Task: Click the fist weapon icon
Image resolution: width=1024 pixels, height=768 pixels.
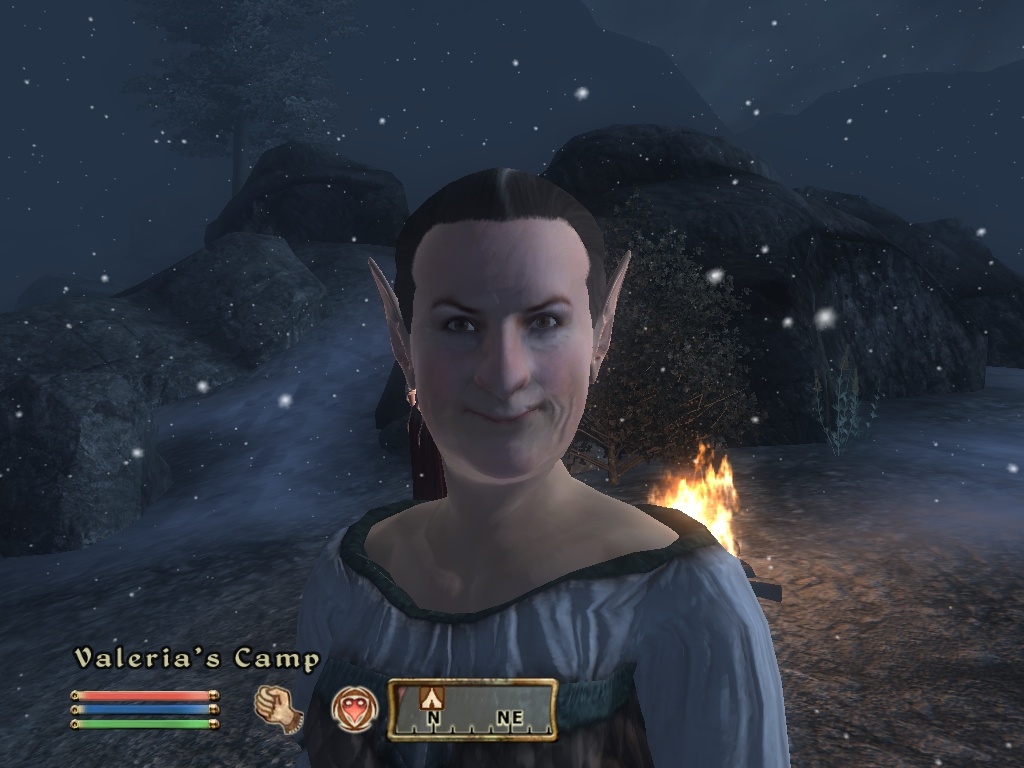Action: tap(278, 708)
